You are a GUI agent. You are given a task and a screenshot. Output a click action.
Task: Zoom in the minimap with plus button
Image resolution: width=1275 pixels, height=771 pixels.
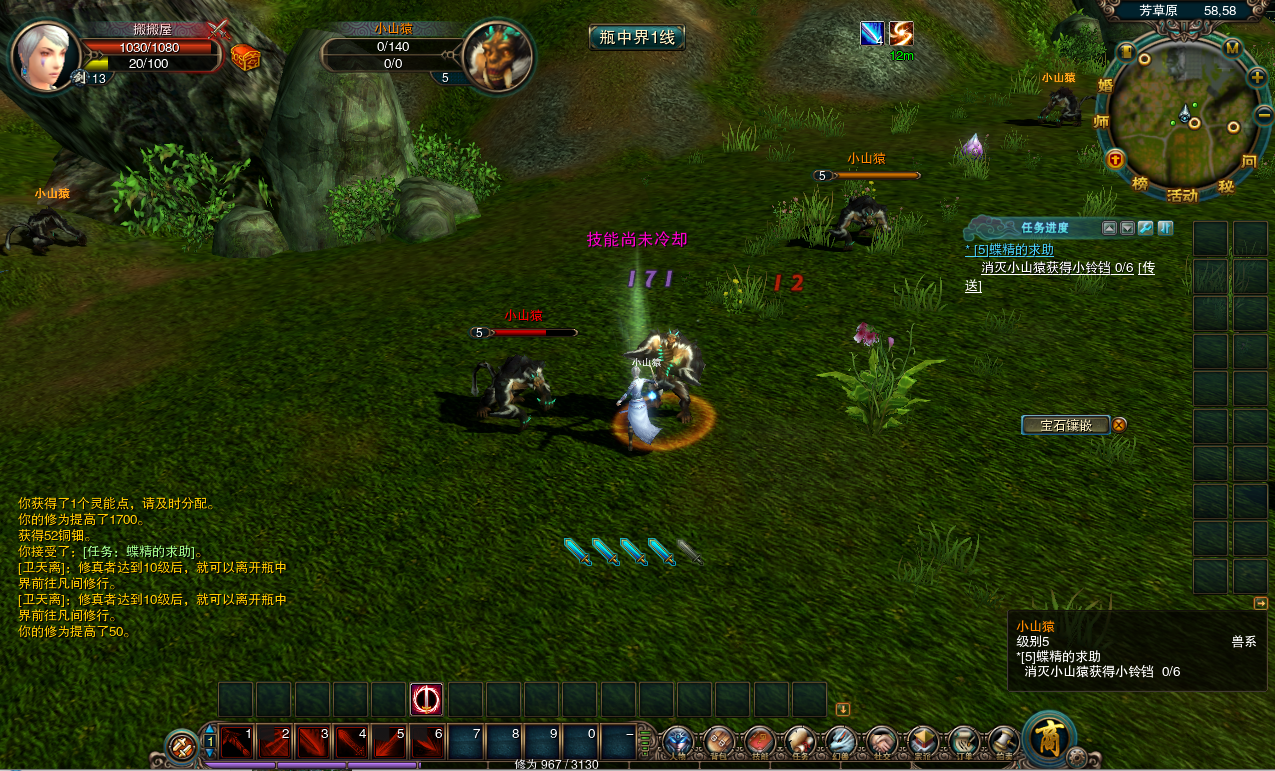(x=1257, y=77)
